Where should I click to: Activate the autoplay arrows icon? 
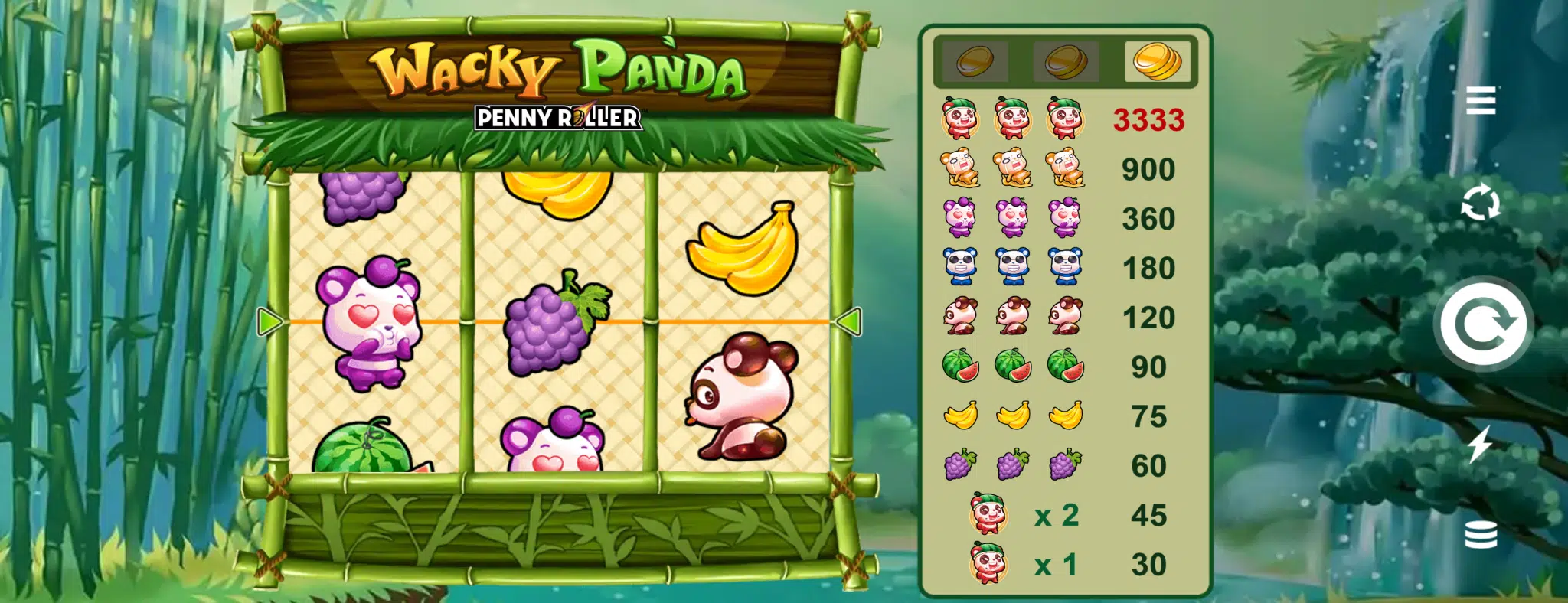[x=1480, y=203]
